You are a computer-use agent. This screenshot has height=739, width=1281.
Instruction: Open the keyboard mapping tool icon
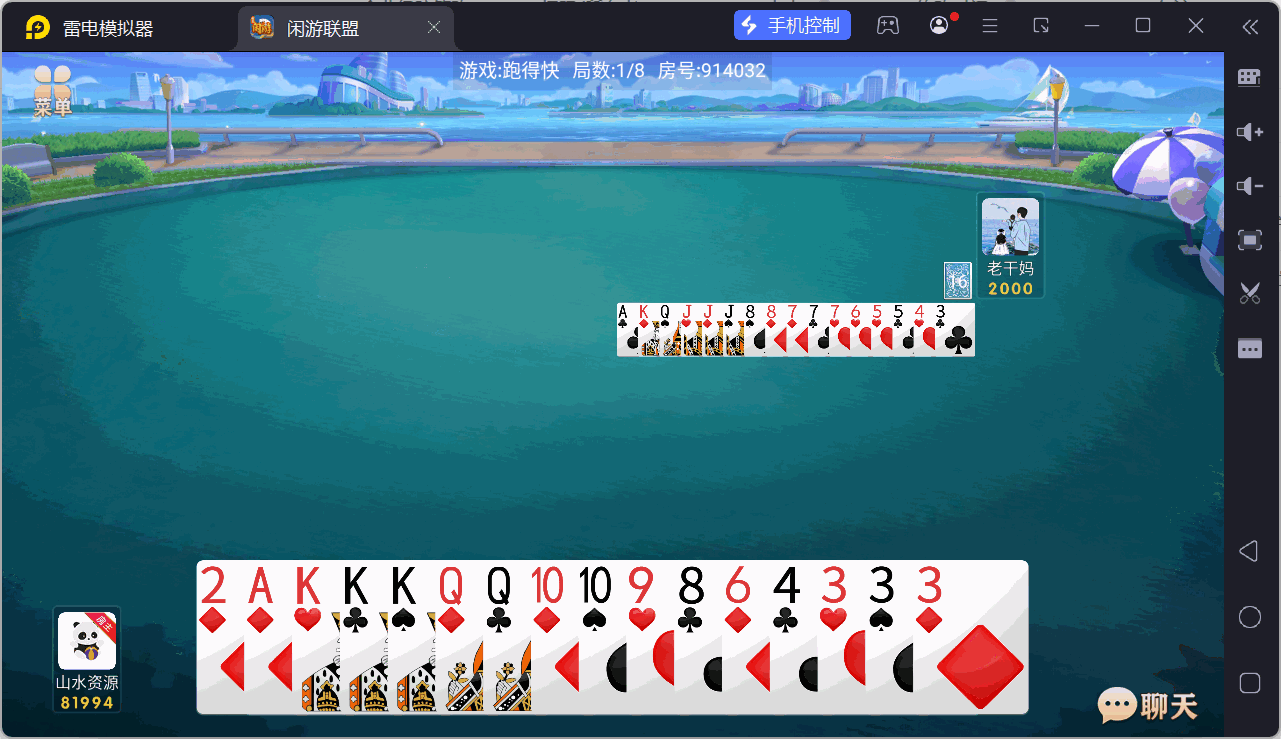(1249, 77)
